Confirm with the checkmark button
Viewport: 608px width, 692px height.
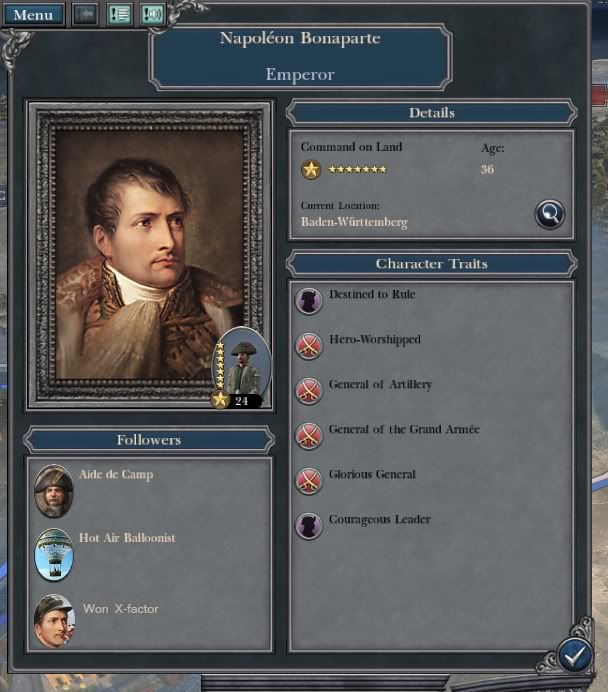click(573, 654)
